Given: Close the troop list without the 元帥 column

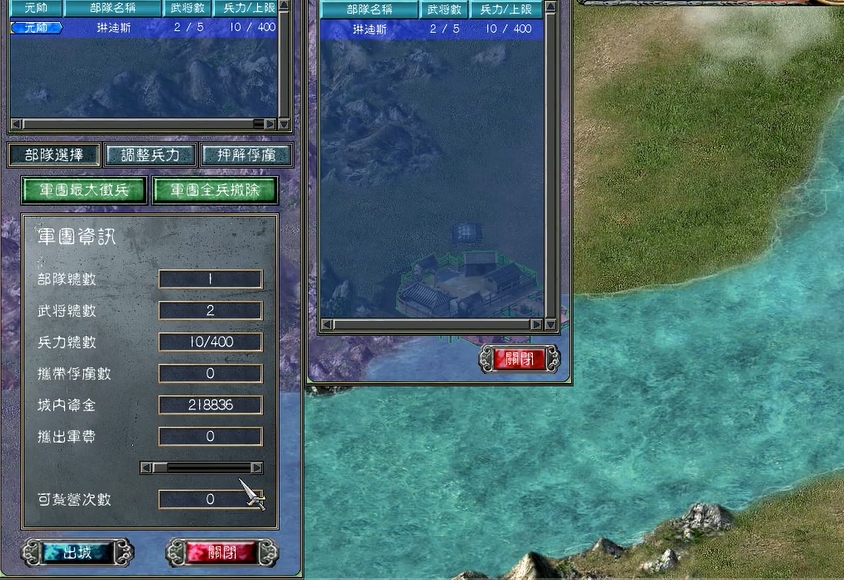Looking at the screenshot, I should (x=519, y=359).
